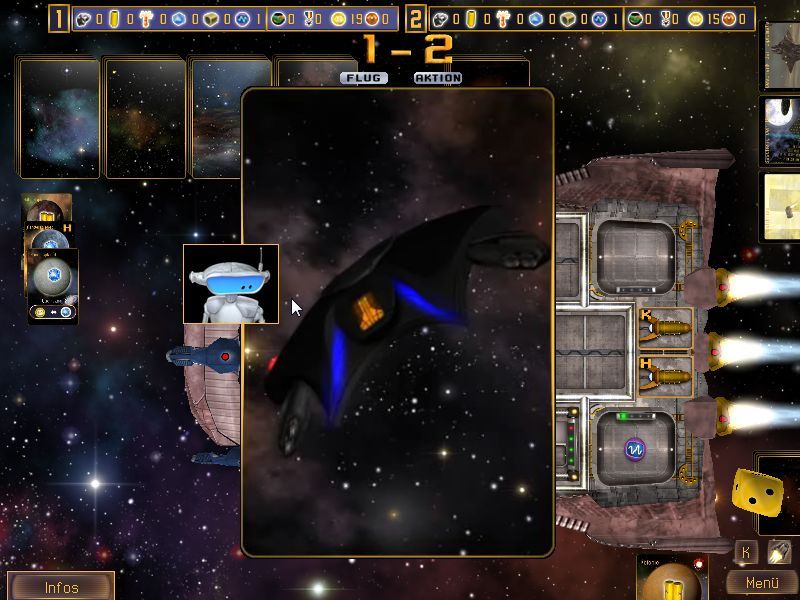Click the robot portrait
This screenshot has height=600, width=800.
click(x=231, y=284)
